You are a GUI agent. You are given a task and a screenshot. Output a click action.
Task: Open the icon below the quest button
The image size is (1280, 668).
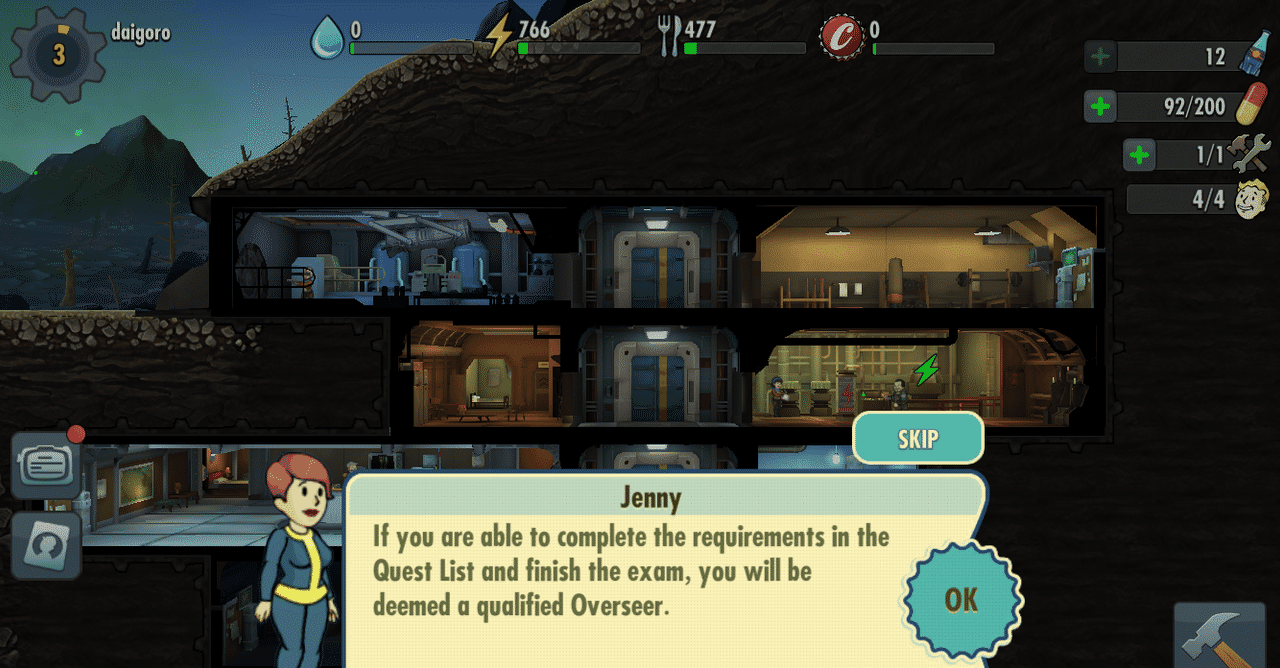(x=46, y=544)
